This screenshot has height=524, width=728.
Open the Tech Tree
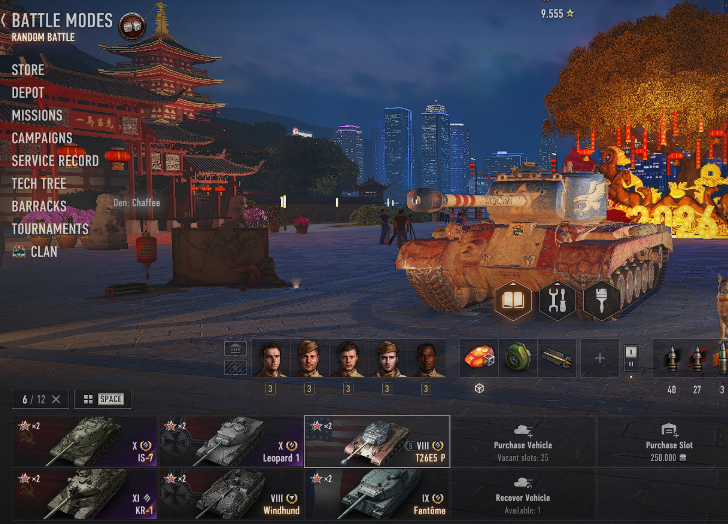tap(39, 184)
